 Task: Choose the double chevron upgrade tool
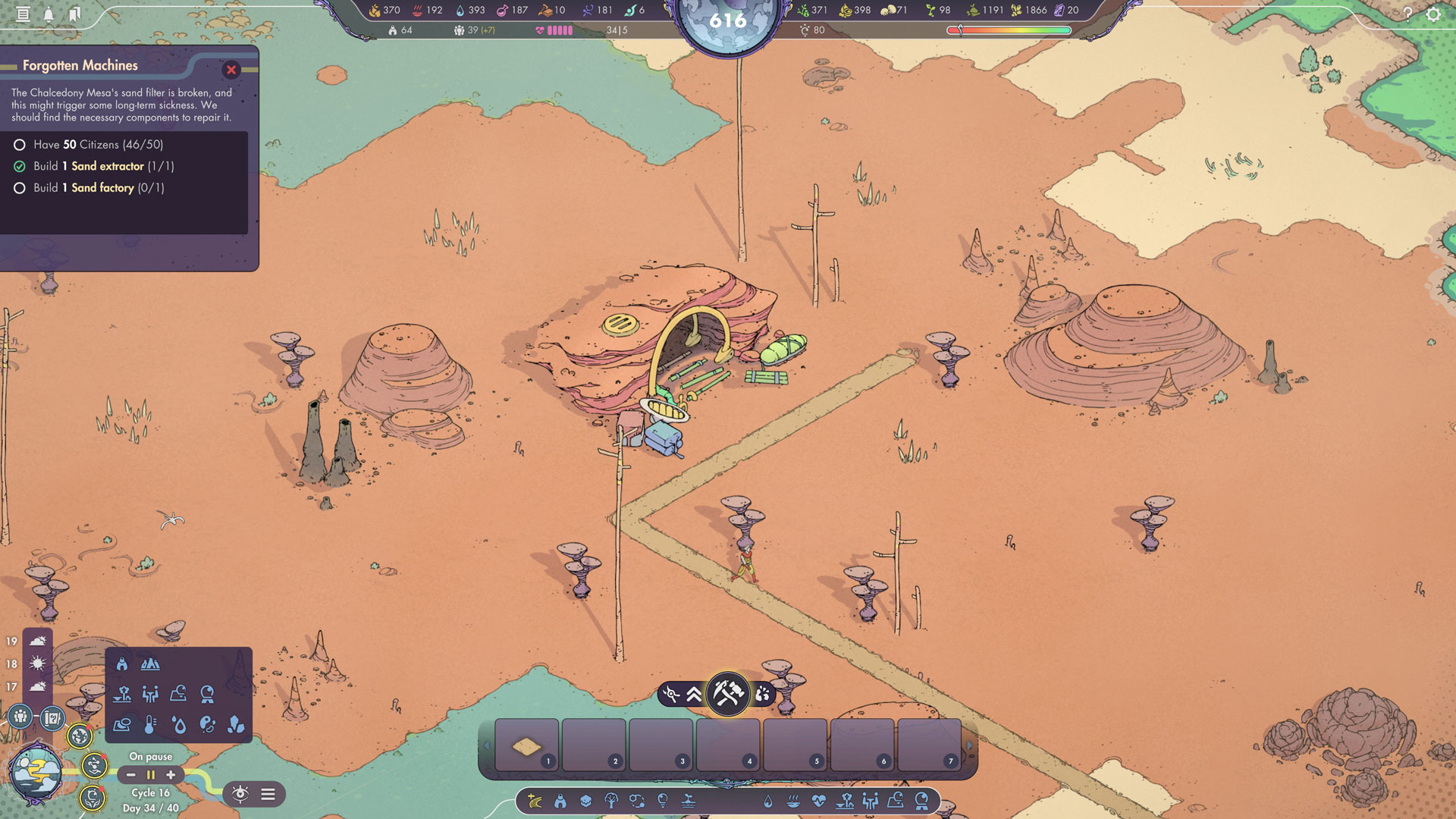point(694,694)
